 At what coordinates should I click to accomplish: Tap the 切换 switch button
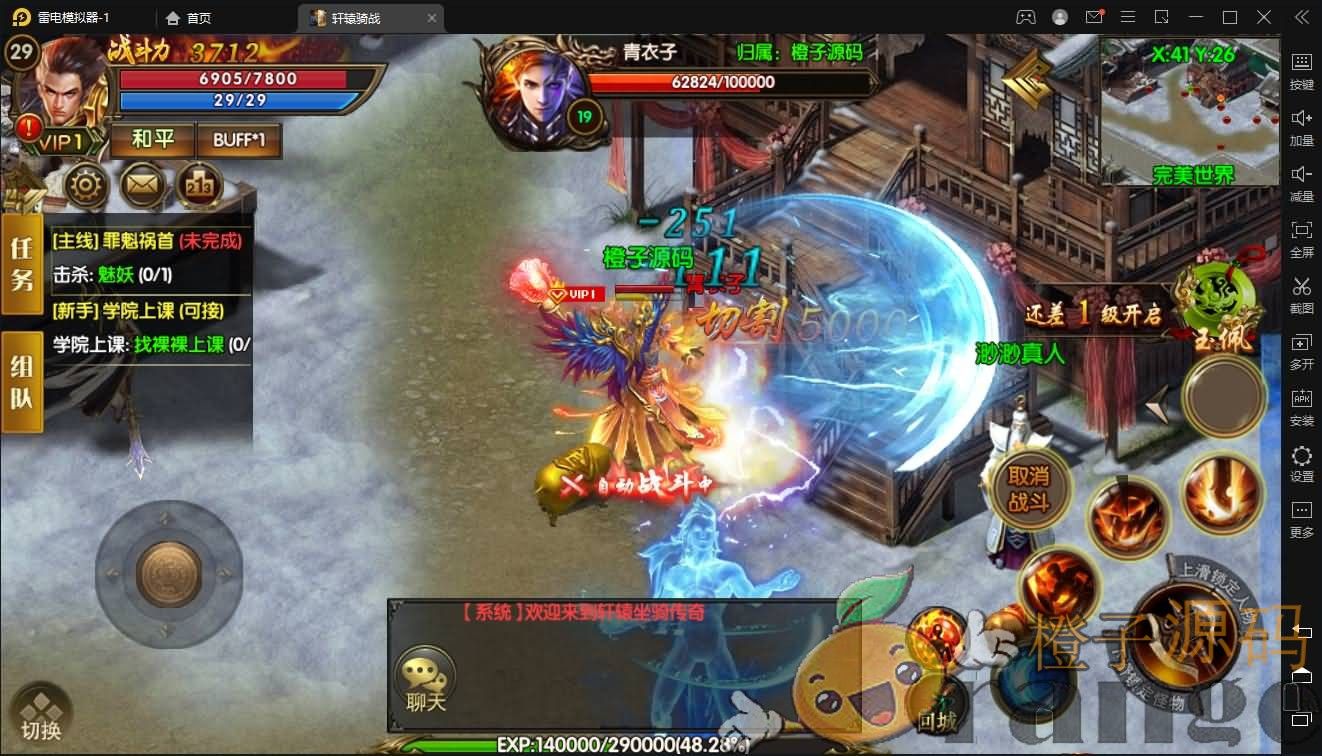tap(41, 716)
